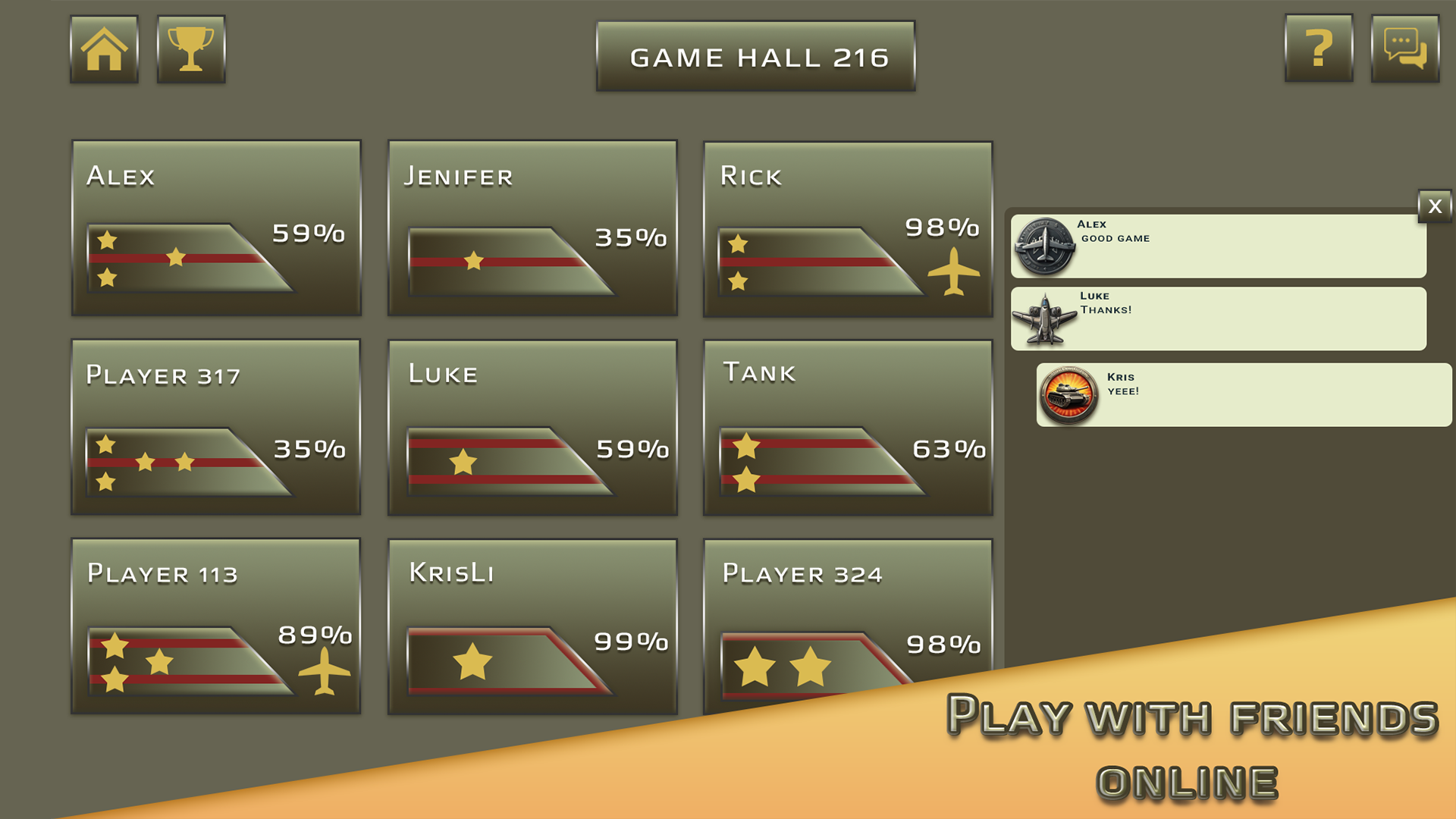This screenshot has height=819, width=1456.
Task: Select KrisLi's player card
Action: click(x=532, y=626)
